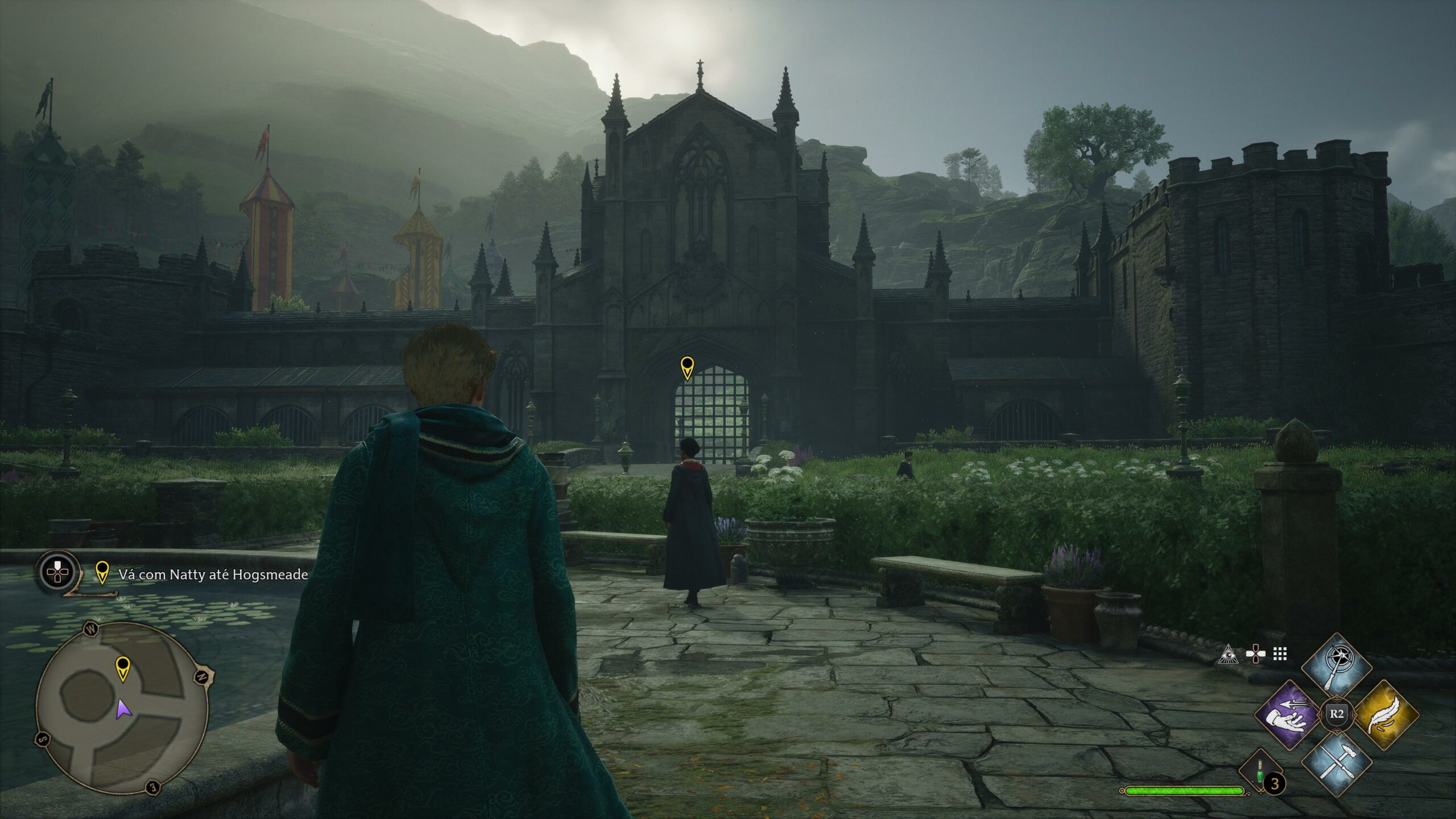The height and width of the screenshot is (819, 1456).
Task: Select the crossed hammers Reparo spell icon
Action: tap(1337, 764)
